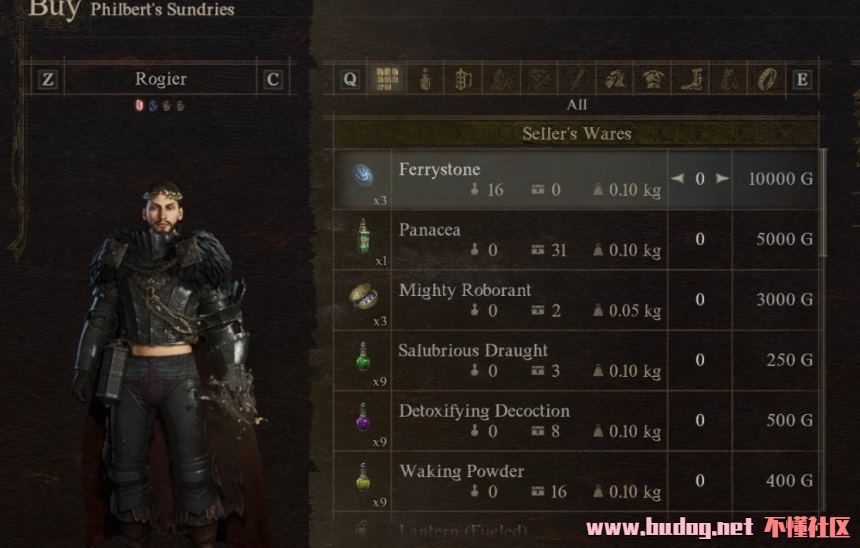Visit the www.budog.net watermark link
The height and width of the screenshot is (548, 860).
click(x=668, y=528)
